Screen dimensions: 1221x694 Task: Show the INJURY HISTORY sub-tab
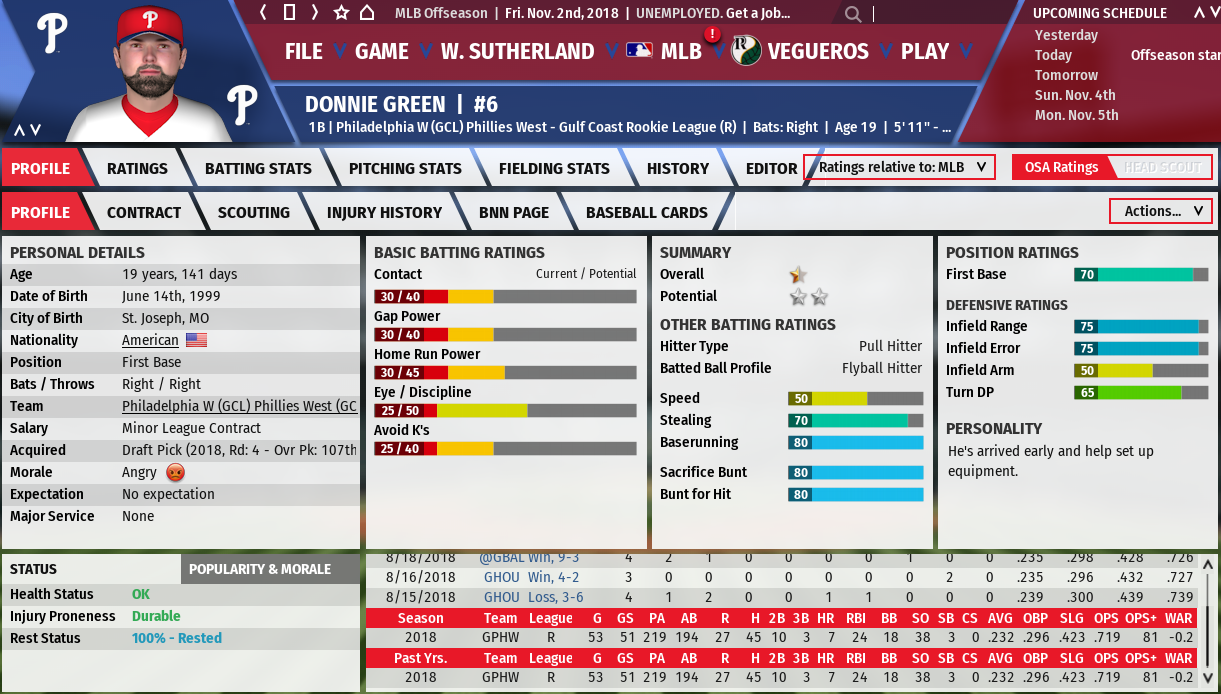(384, 213)
